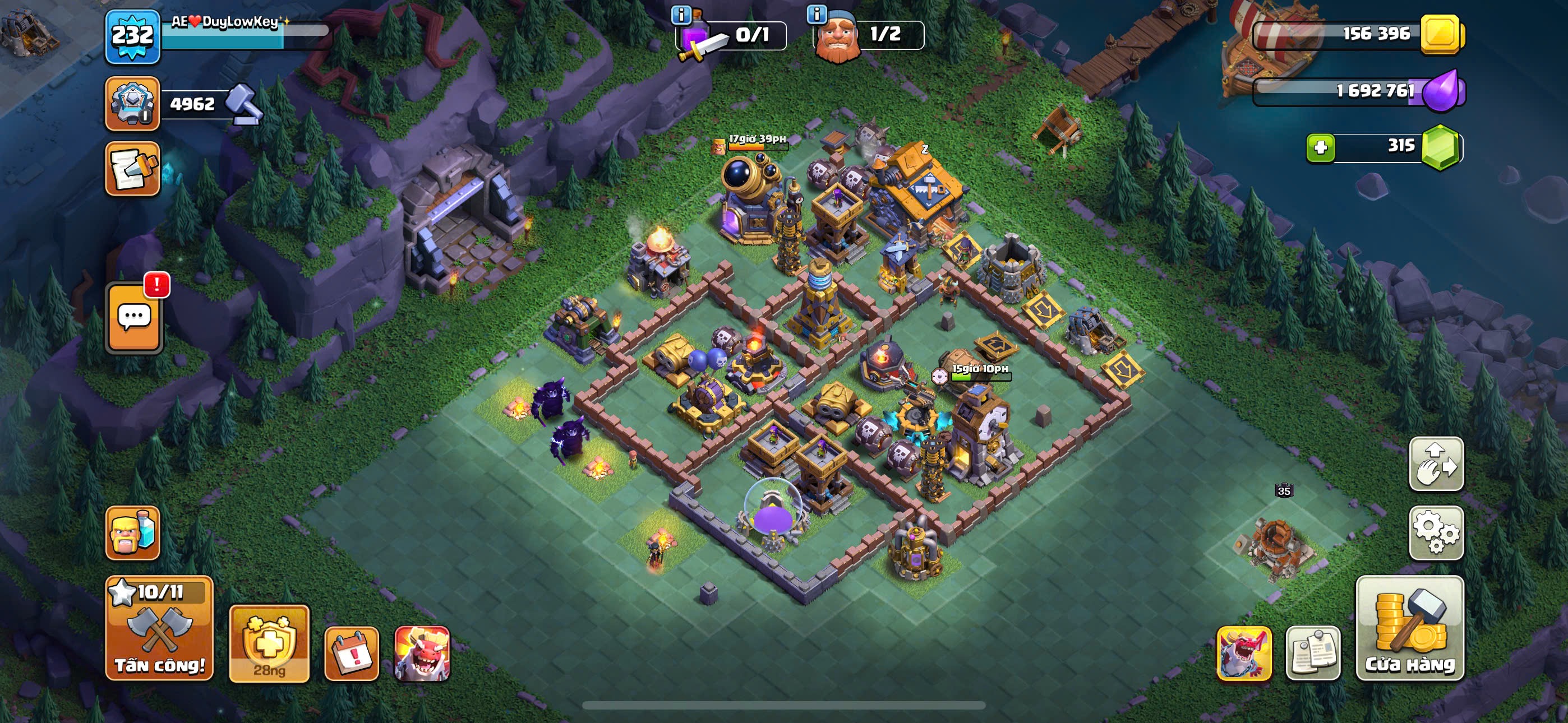Viewport: 1568px width, 723px height.
Task: Open the red dragon event icon
Action: point(422,654)
